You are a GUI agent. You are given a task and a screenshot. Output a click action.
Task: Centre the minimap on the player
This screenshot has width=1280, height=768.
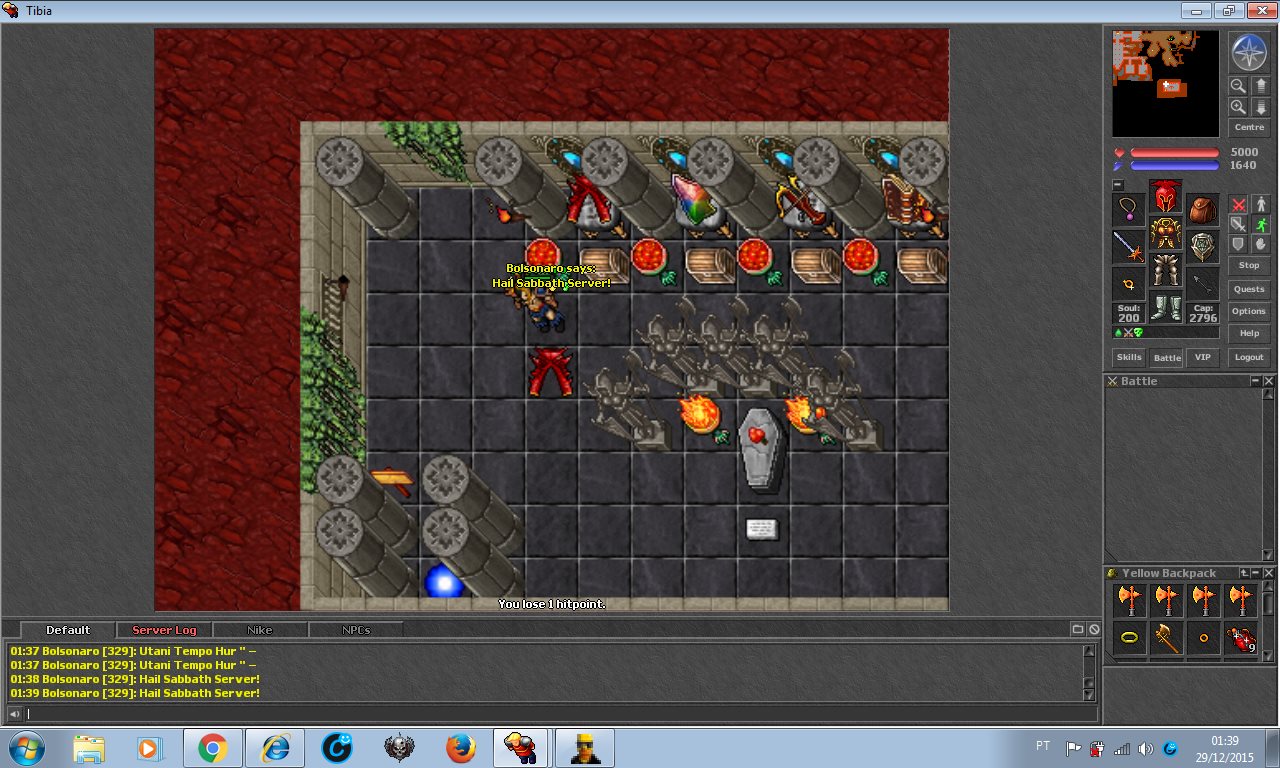pyautogui.click(x=1249, y=128)
